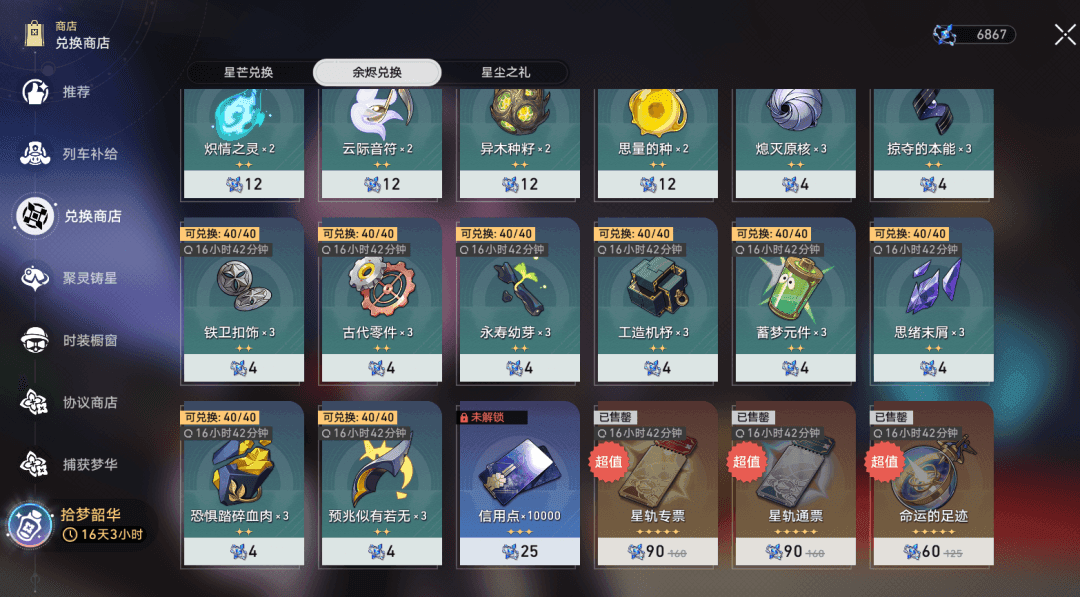This screenshot has width=1080, height=597.
Task: Pick the 永寿幼芽 item card
Action: pyautogui.click(x=518, y=298)
